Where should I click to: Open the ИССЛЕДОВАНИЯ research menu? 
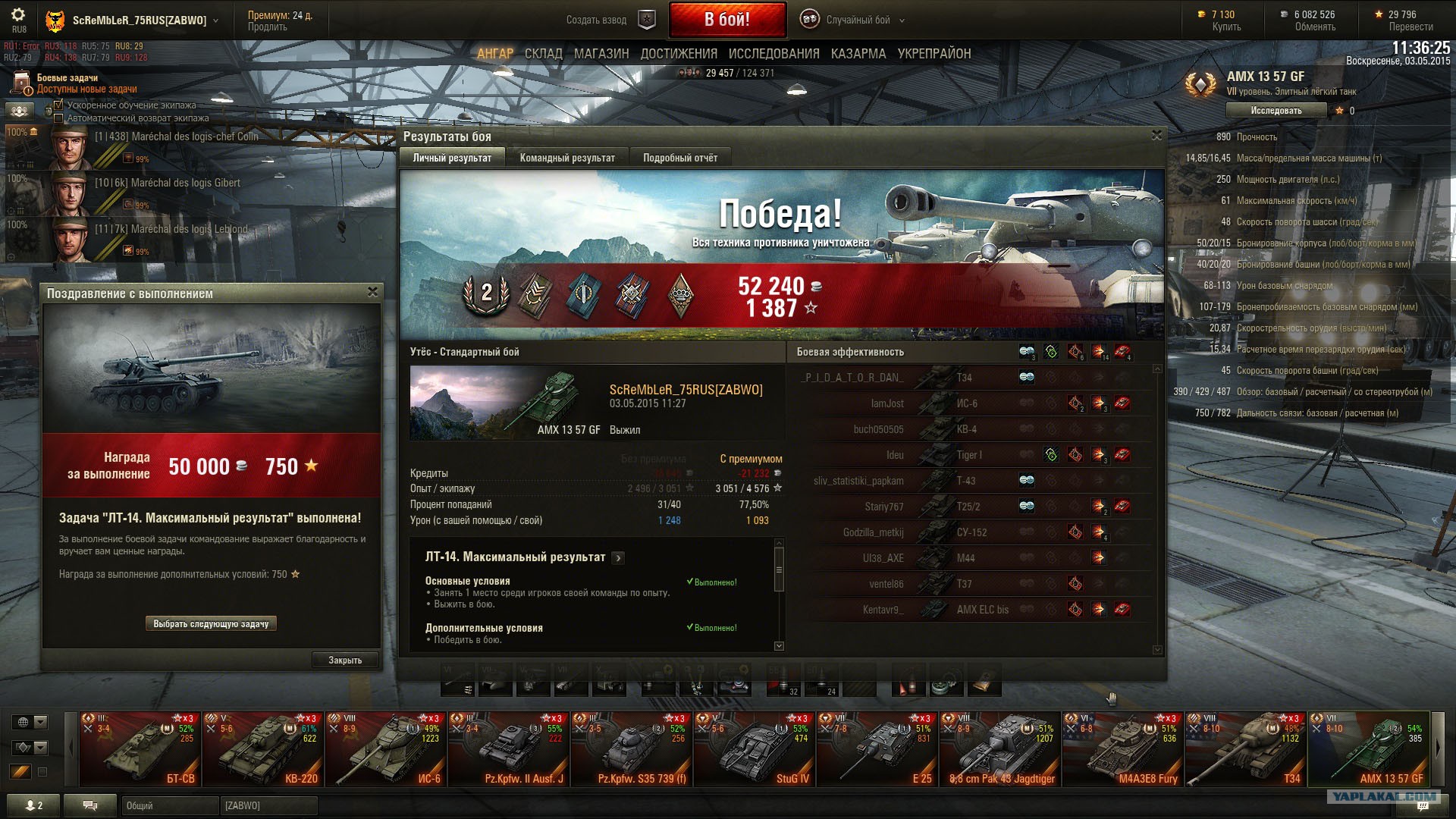[x=773, y=54]
